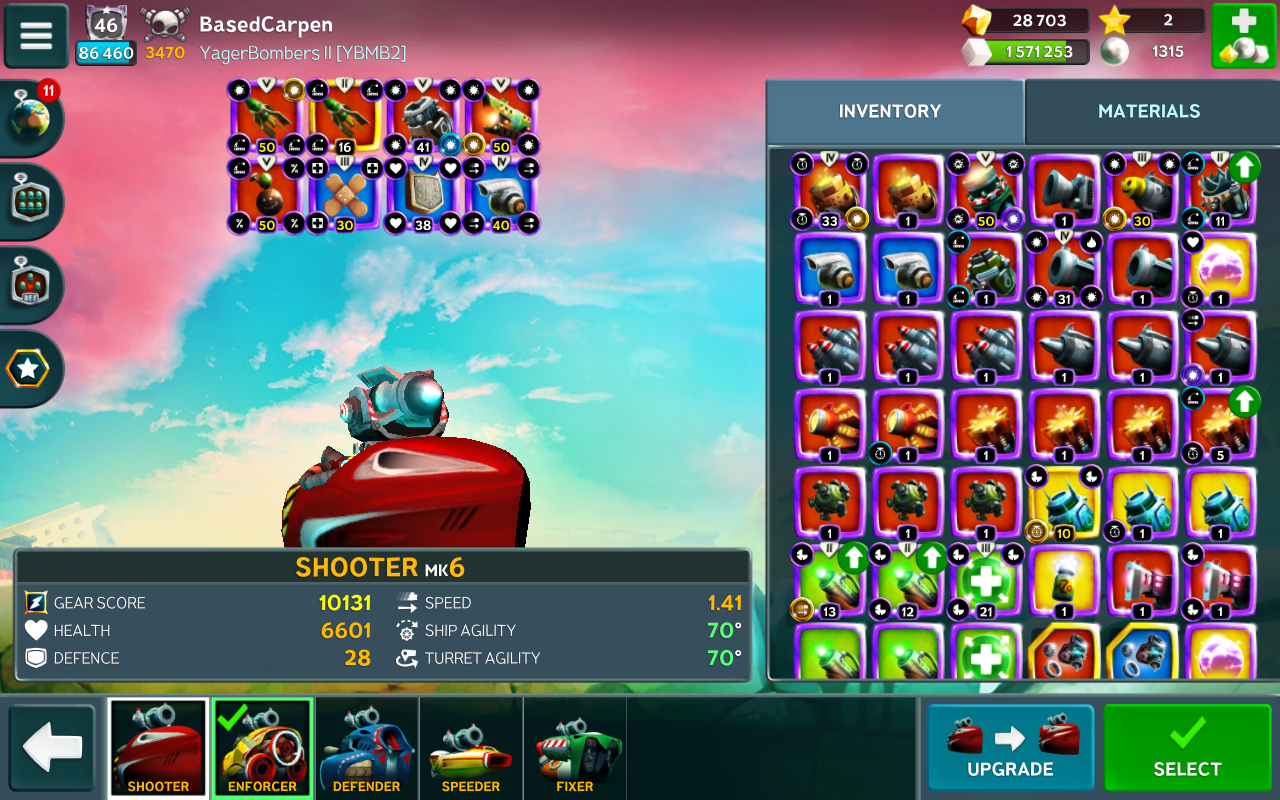Image resolution: width=1280 pixels, height=800 pixels.
Task: Click the green cross repair item level 21
Action: (x=984, y=583)
